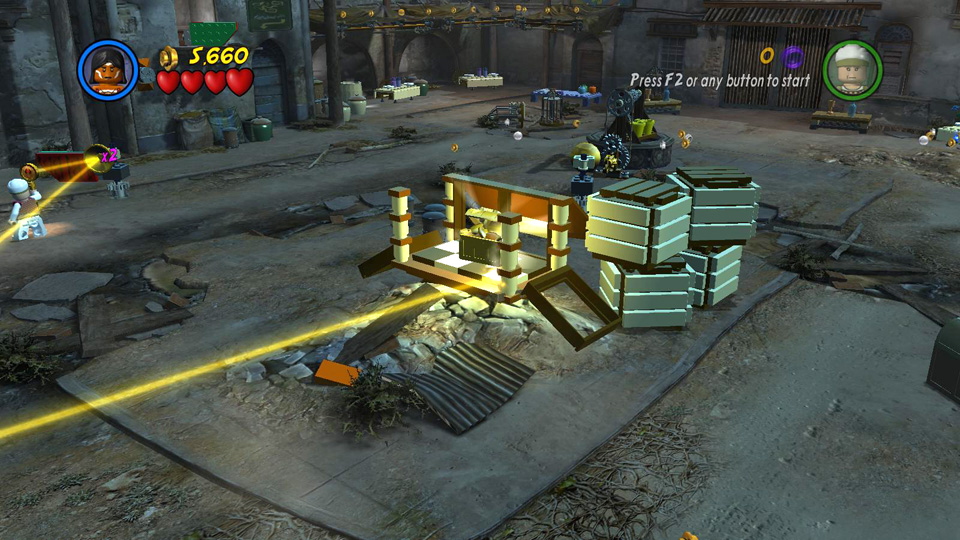Select player one's character portrait

pyautogui.click(x=108, y=69)
